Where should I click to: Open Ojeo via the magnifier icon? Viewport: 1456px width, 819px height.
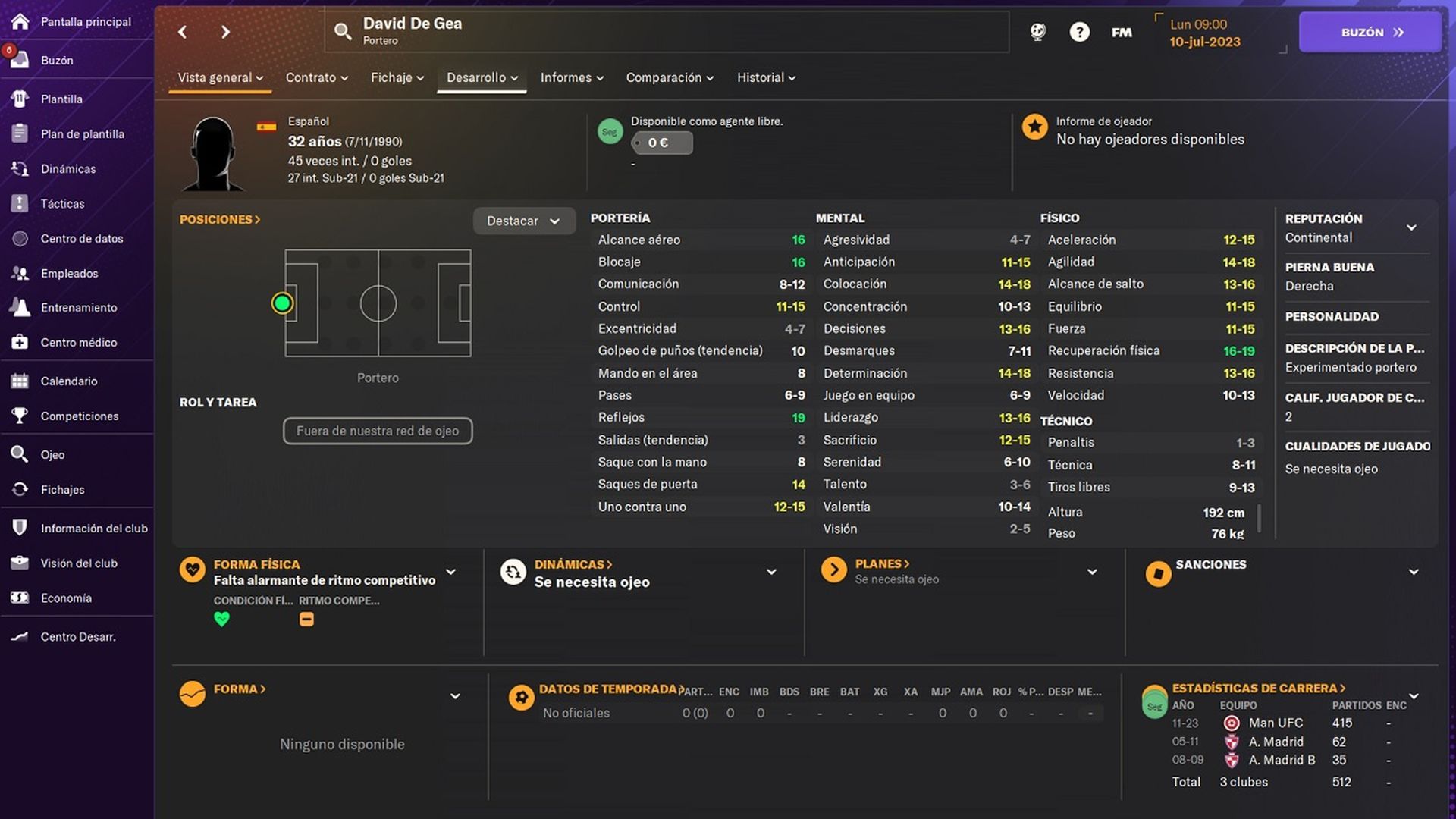tap(17, 453)
